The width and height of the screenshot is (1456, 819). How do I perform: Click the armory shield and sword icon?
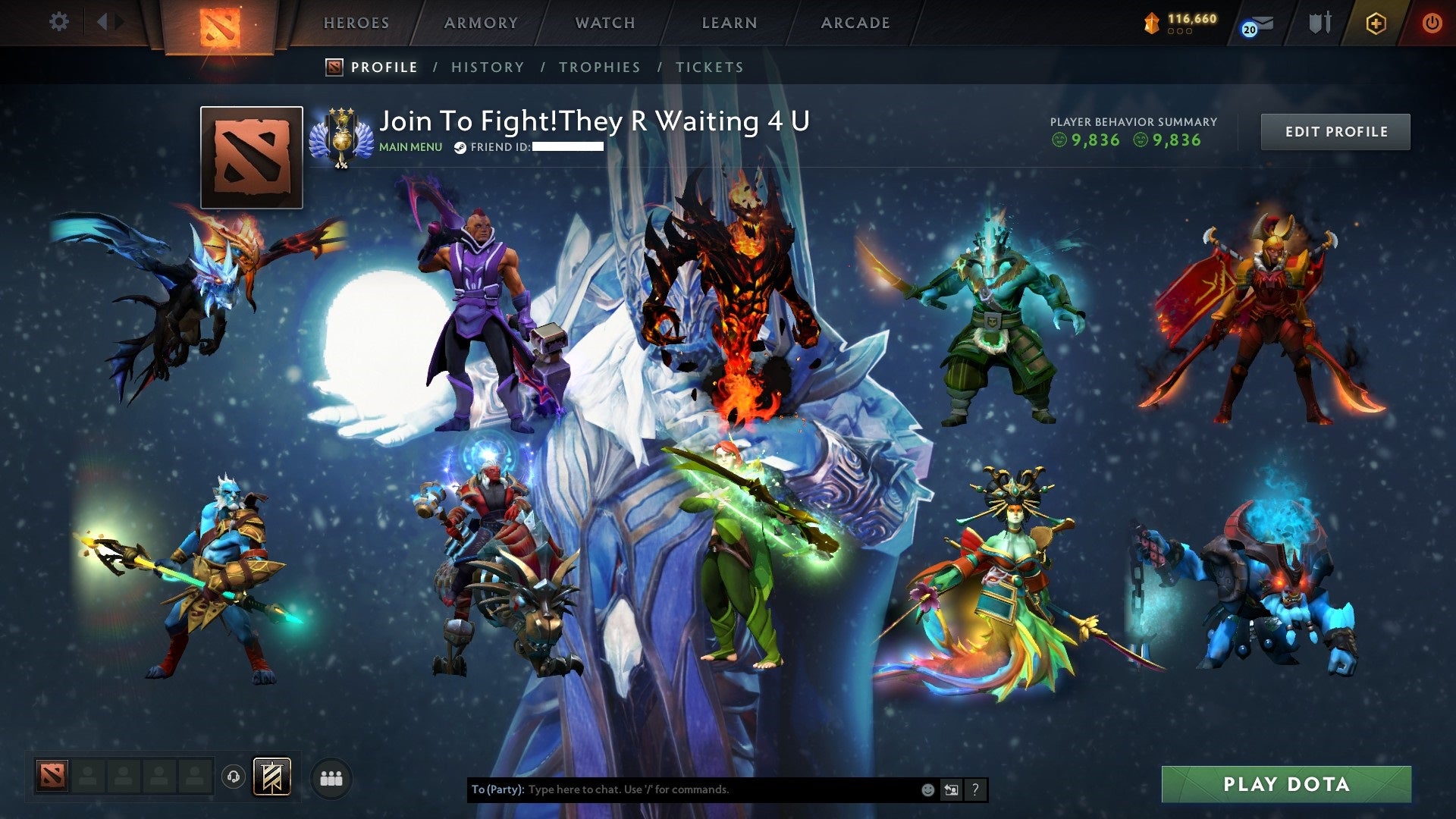(x=1319, y=23)
